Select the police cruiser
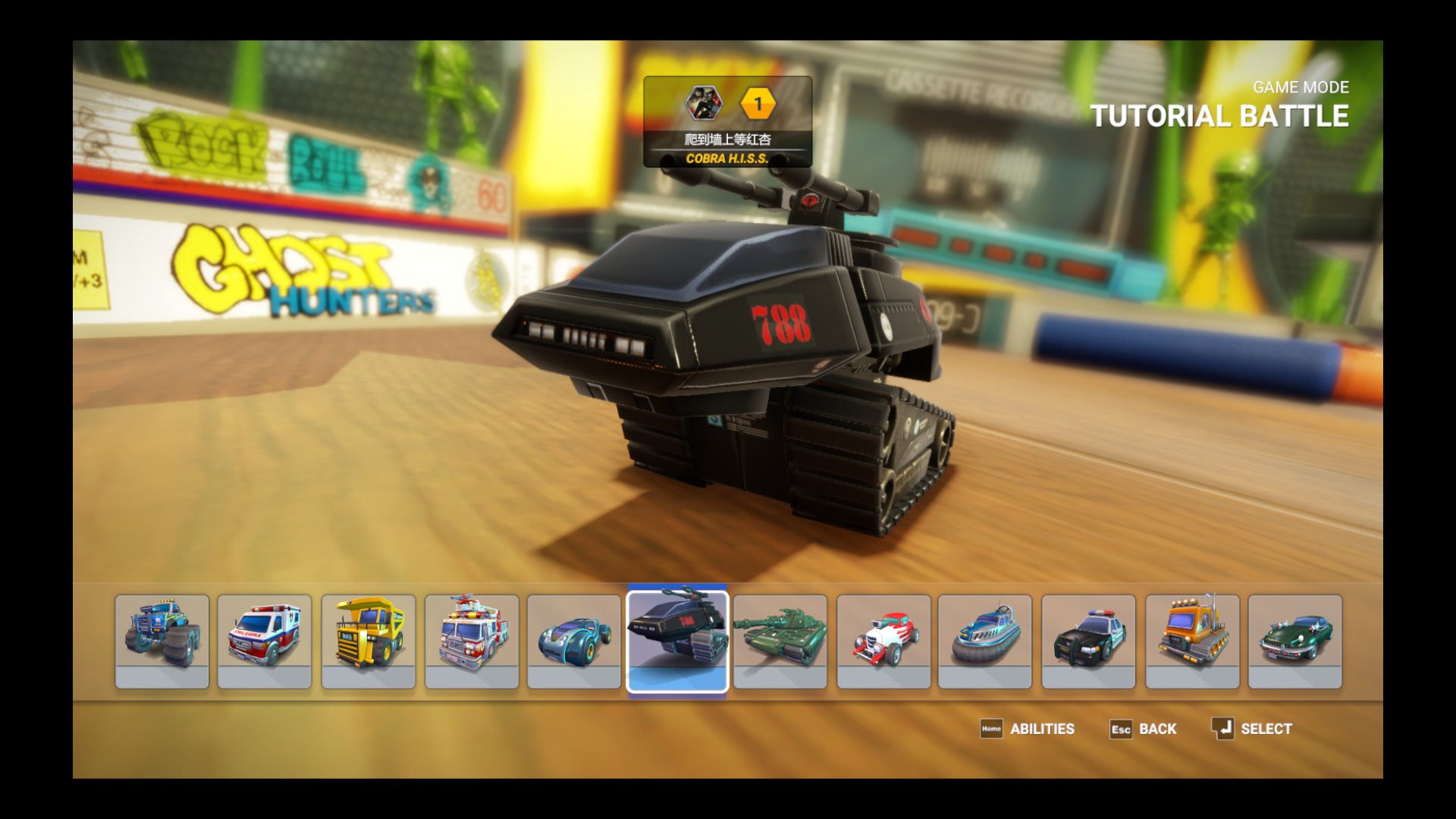This screenshot has width=1456, height=819. point(1088,641)
